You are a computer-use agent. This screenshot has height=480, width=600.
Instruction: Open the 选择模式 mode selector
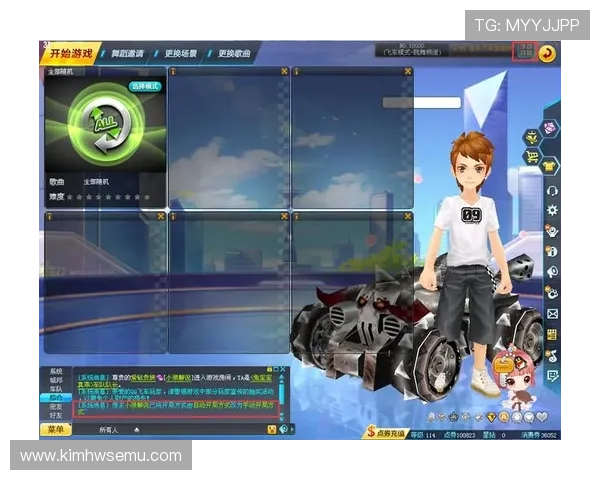[x=144, y=86]
